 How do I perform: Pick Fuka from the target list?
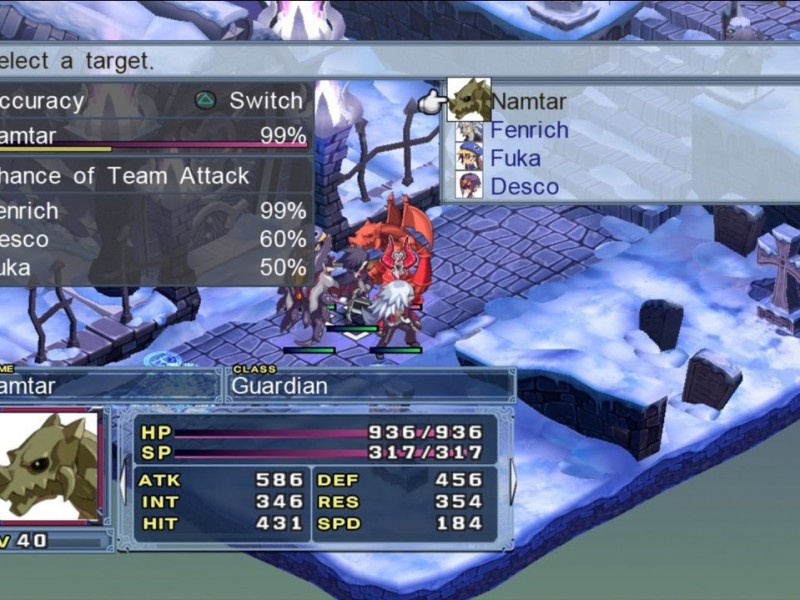[x=514, y=158]
